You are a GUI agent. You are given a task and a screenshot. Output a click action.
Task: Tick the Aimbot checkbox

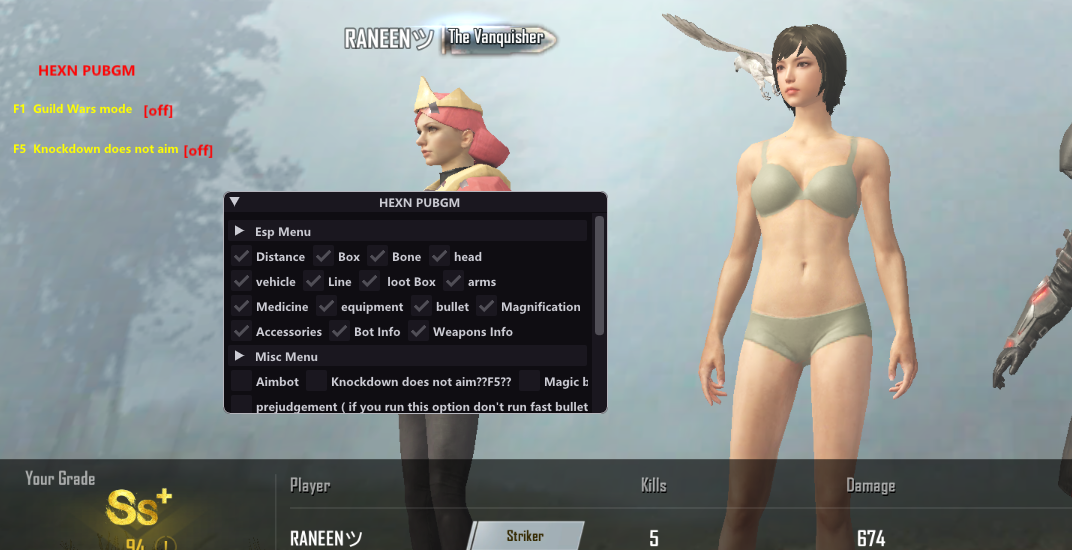coord(241,381)
